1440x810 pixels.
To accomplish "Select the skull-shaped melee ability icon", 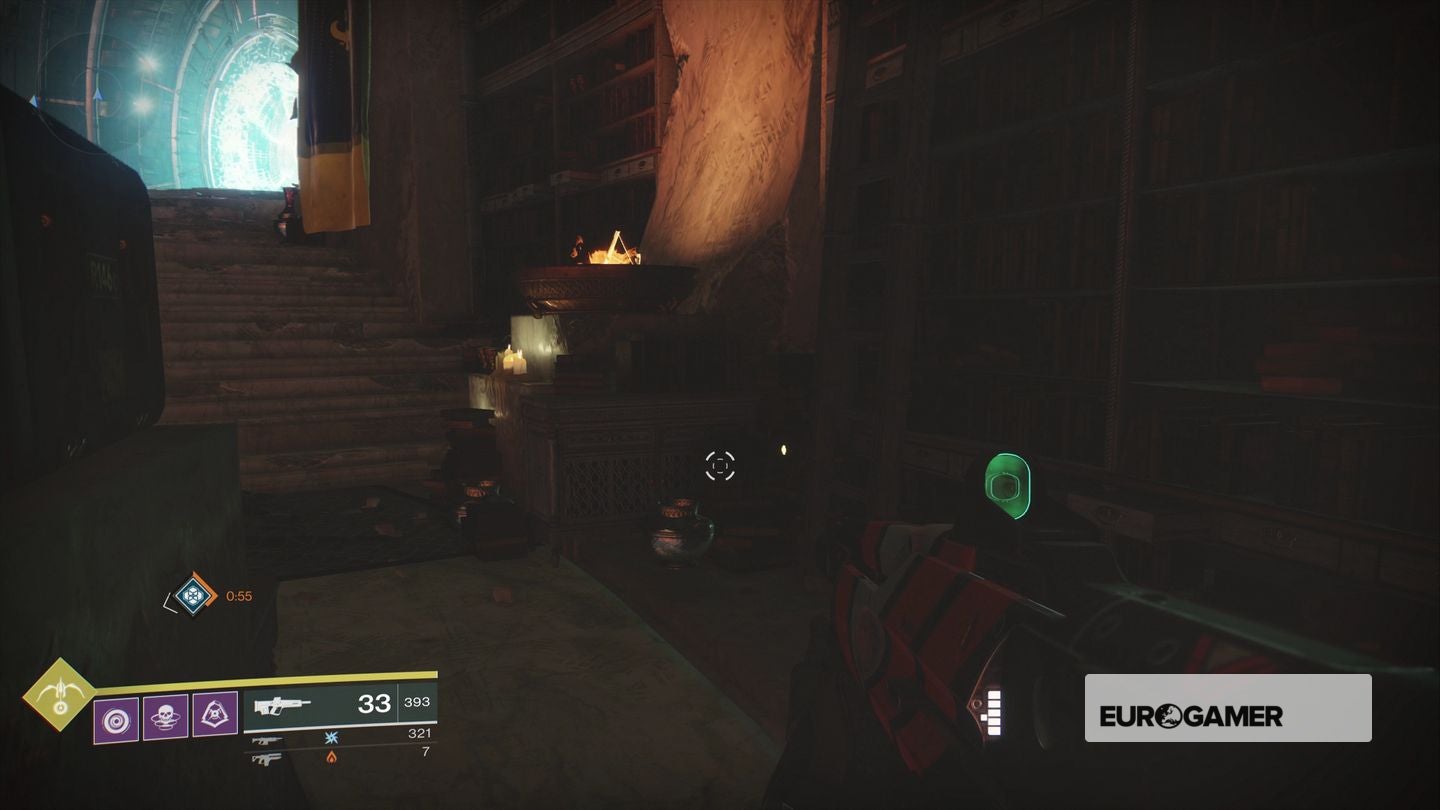I will (x=165, y=716).
